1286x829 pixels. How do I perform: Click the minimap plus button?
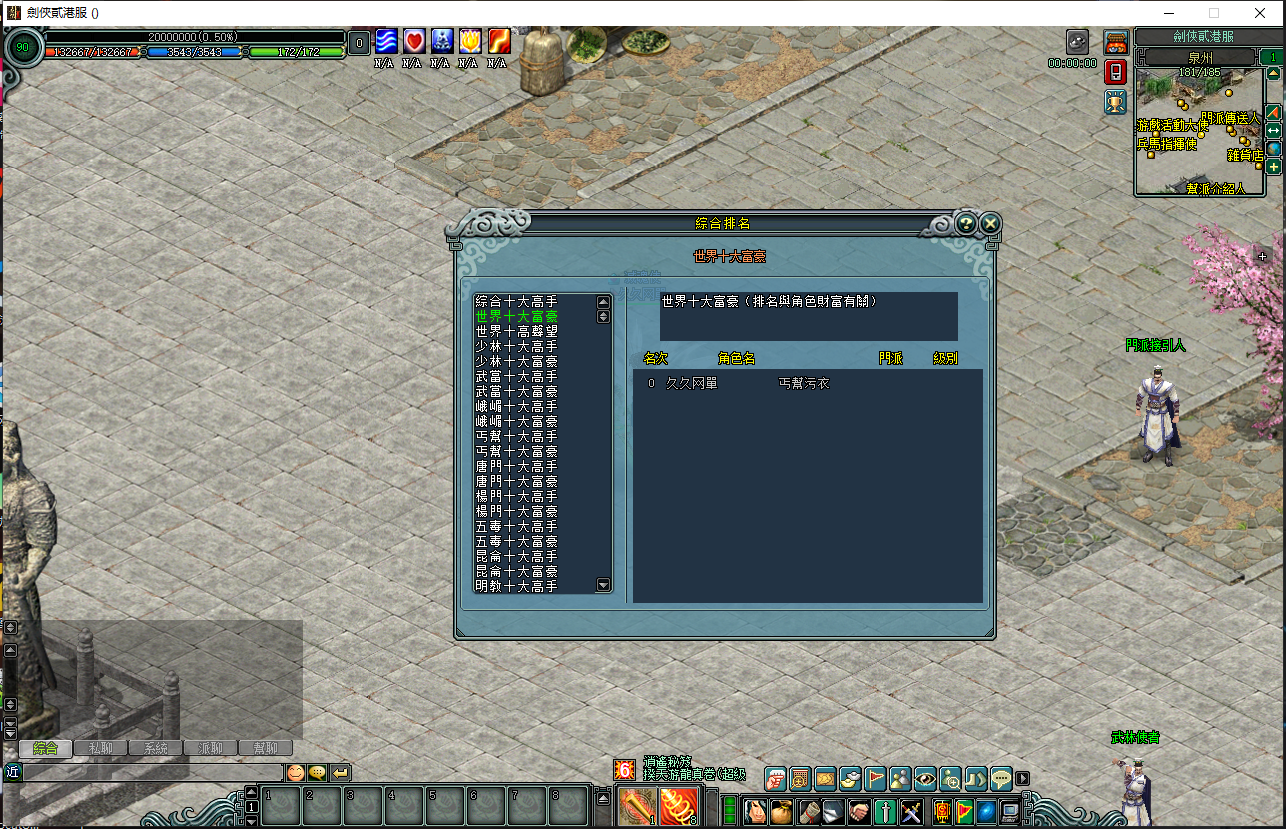pos(1274,167)
